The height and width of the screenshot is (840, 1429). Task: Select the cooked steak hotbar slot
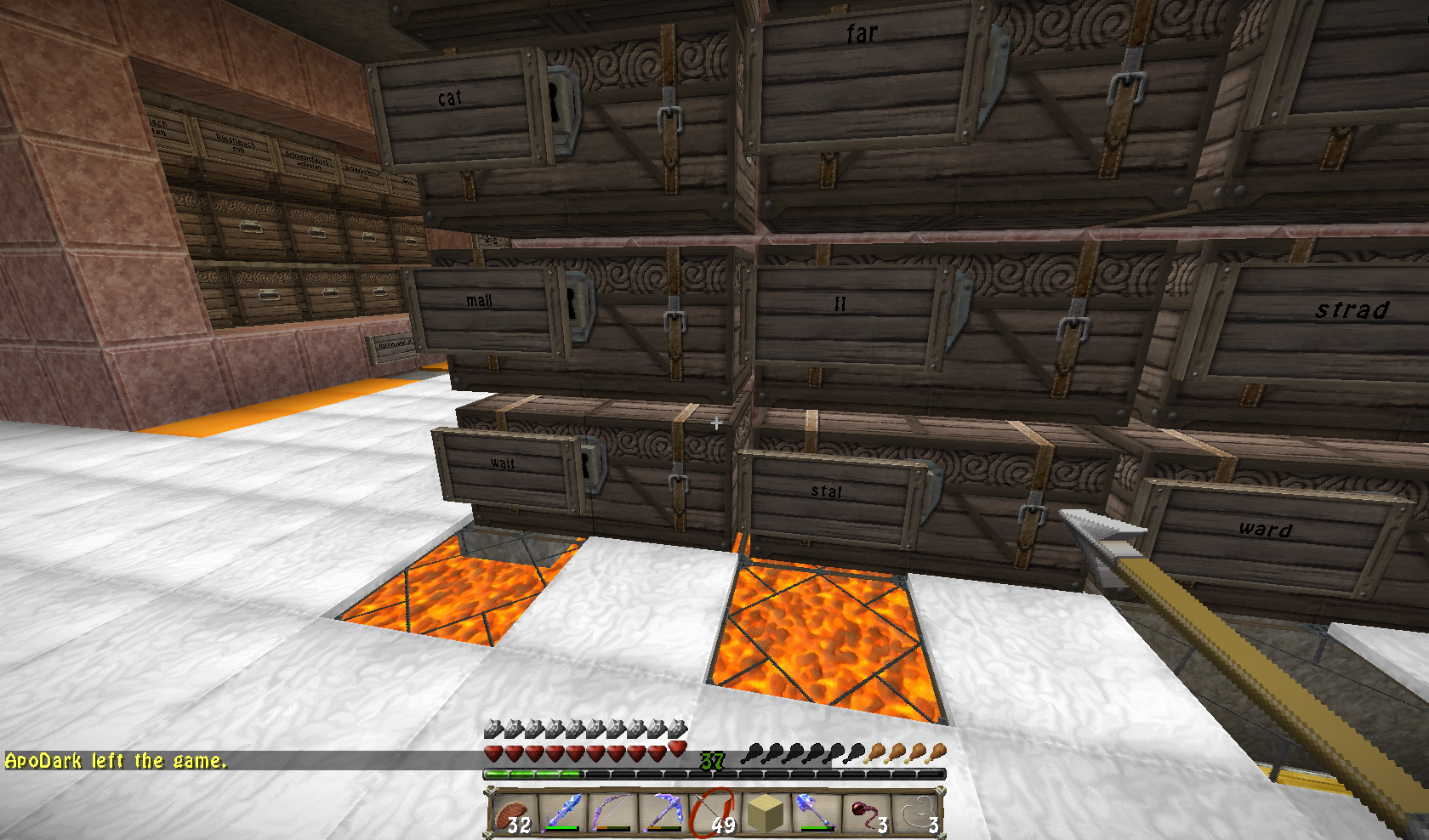512,814
